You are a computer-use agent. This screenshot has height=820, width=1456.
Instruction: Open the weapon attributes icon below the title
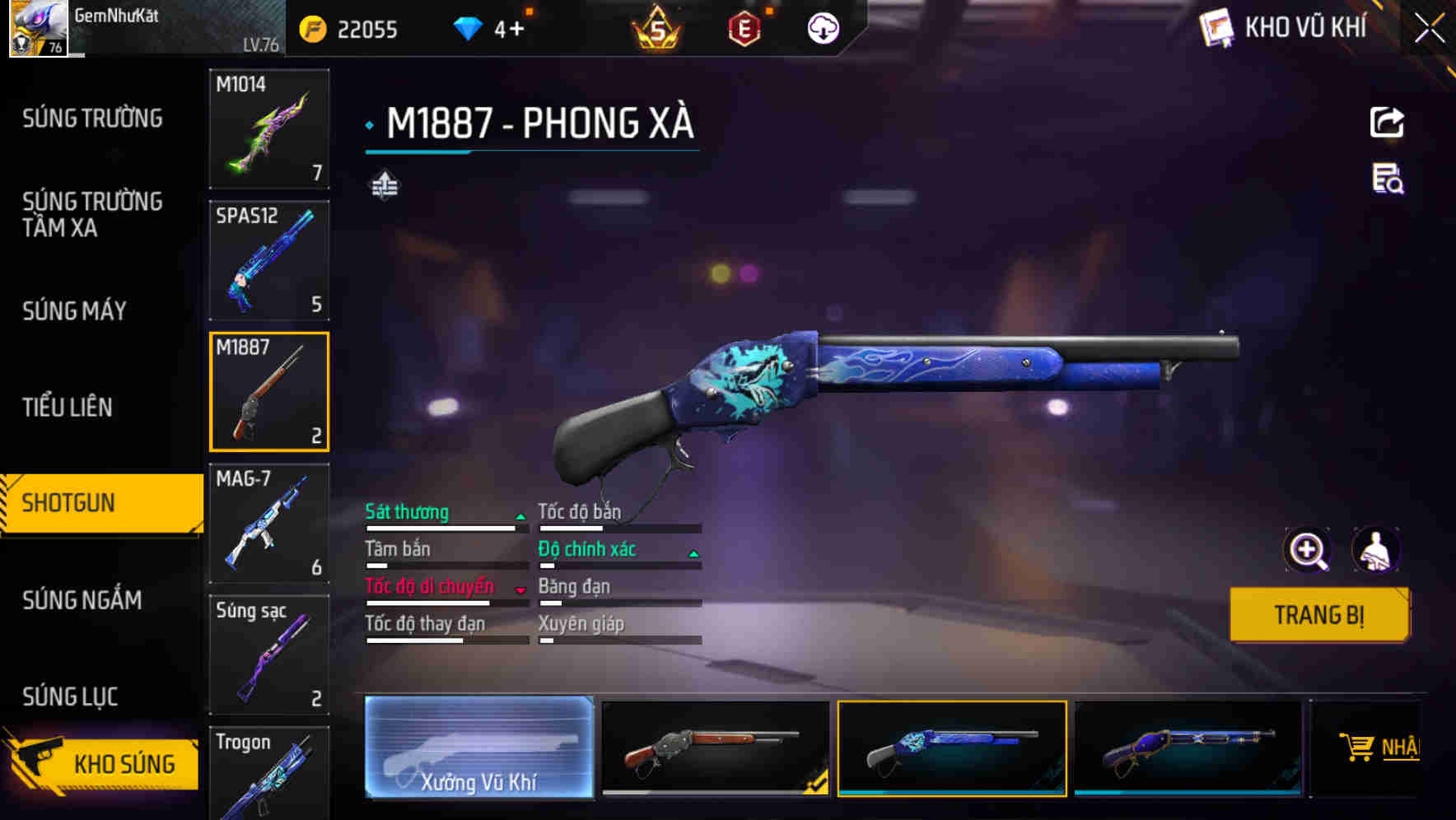click(x=384, y=186)
